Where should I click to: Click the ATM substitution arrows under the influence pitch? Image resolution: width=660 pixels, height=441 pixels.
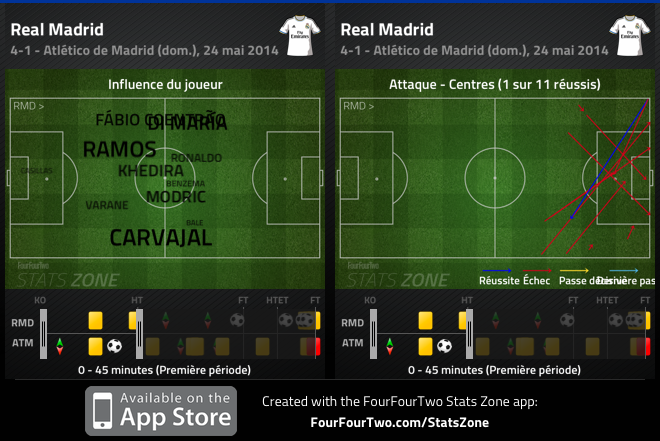click(59, 346)
